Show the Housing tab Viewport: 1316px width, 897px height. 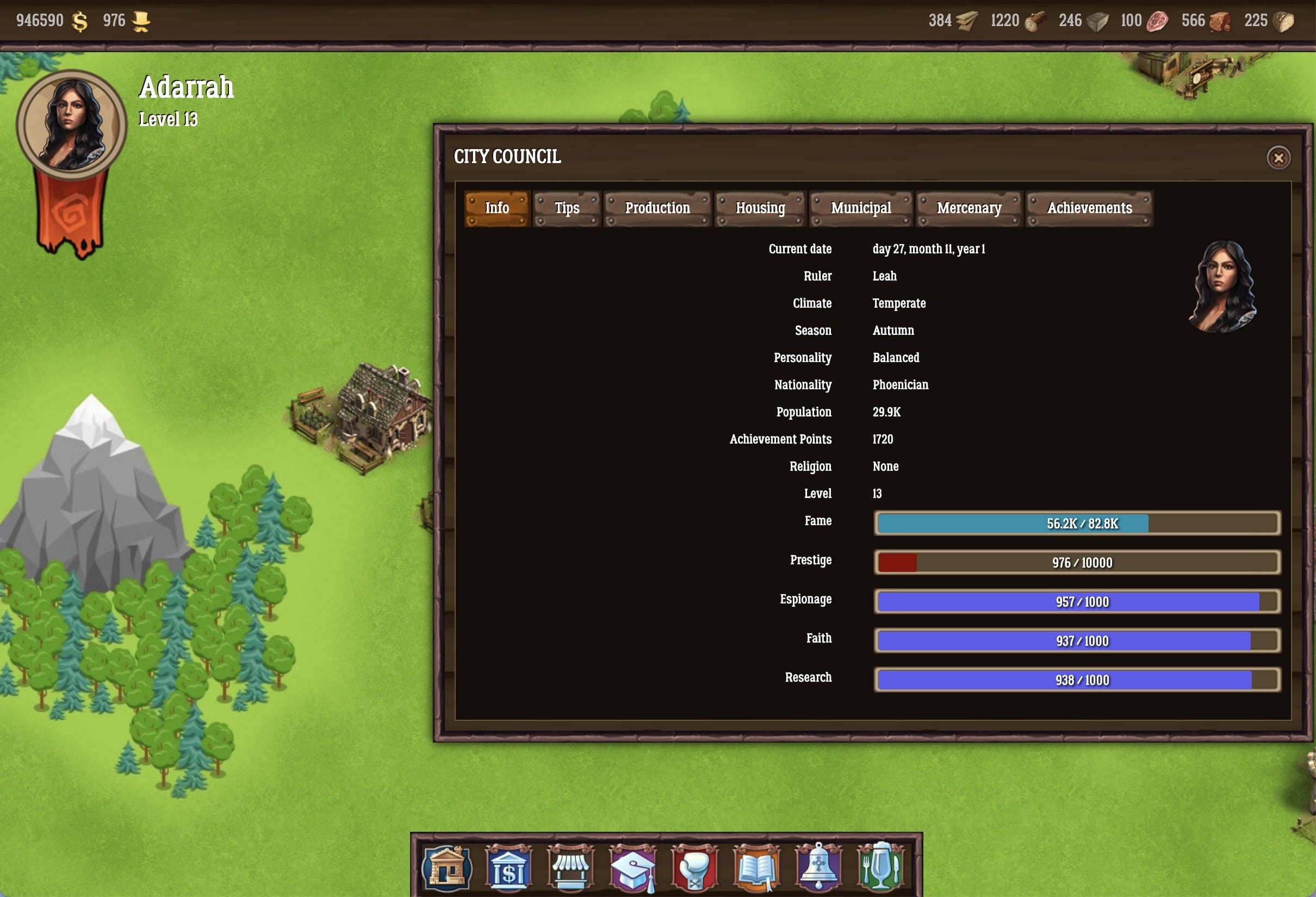pos(760,208)
